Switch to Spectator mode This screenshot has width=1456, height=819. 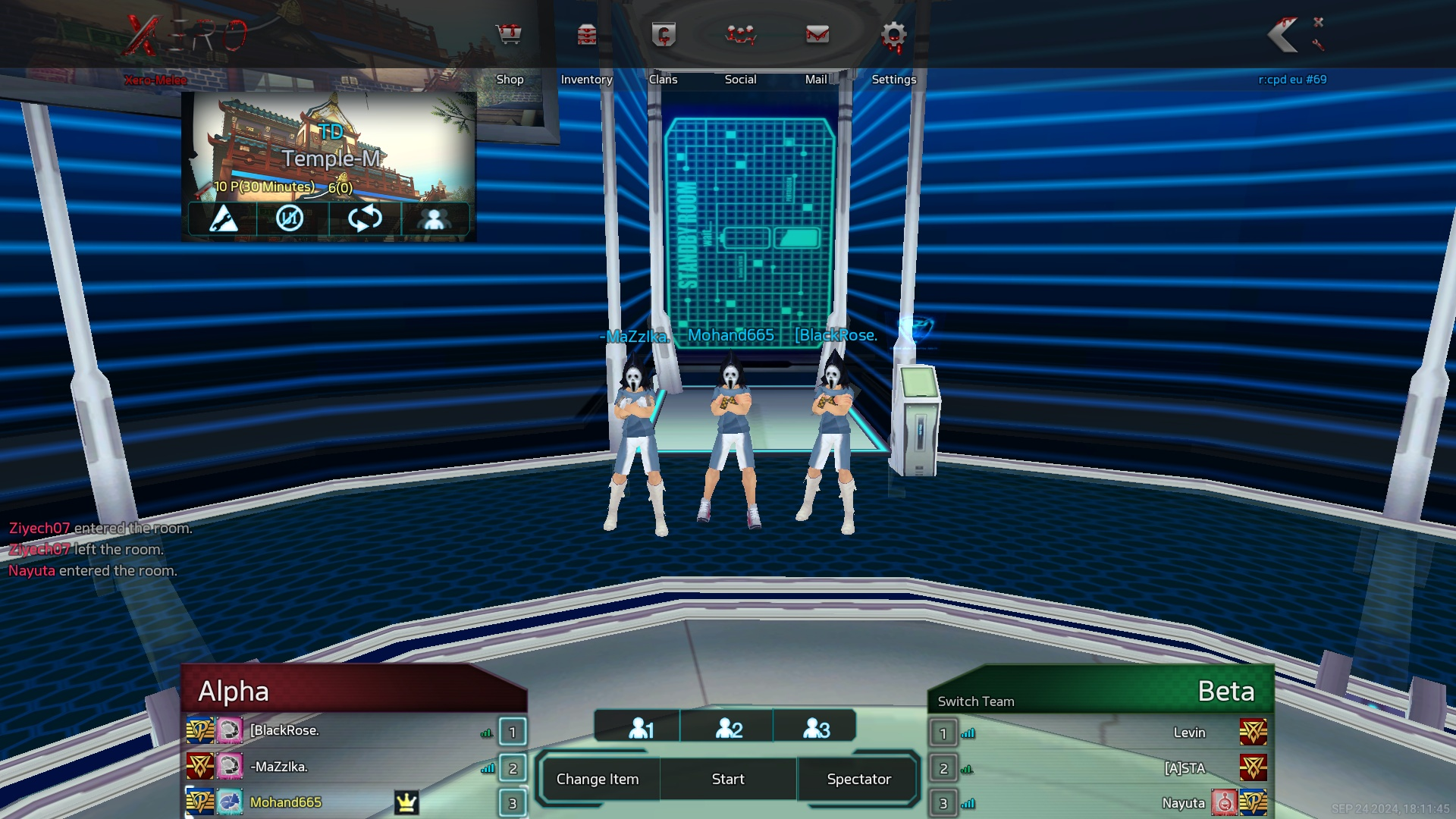[859, 779]
